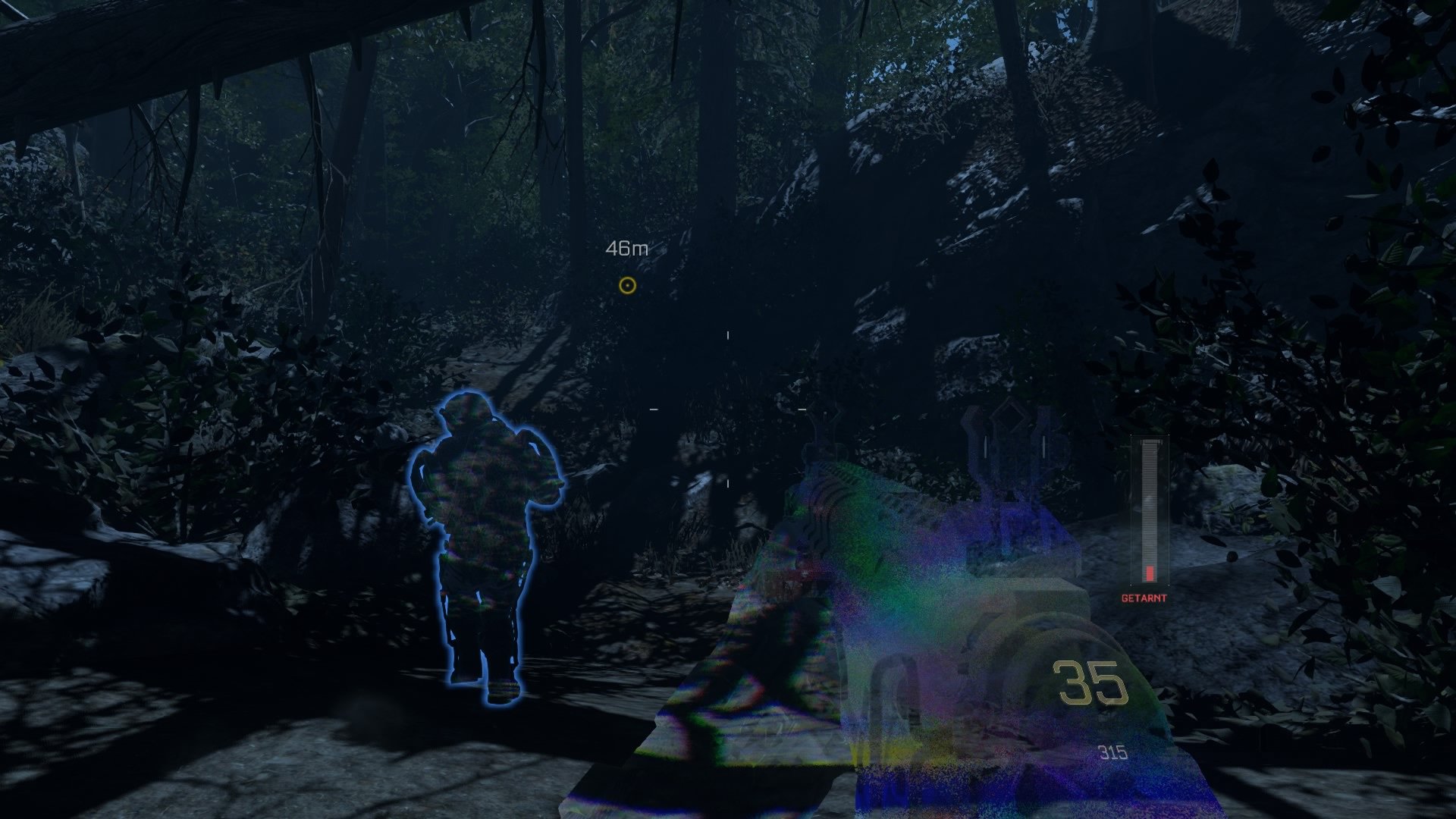Screen dimensions: 1456x819
Task: Click the top bracket of the stealth gauge
Action: click(x=1150, y=441)
